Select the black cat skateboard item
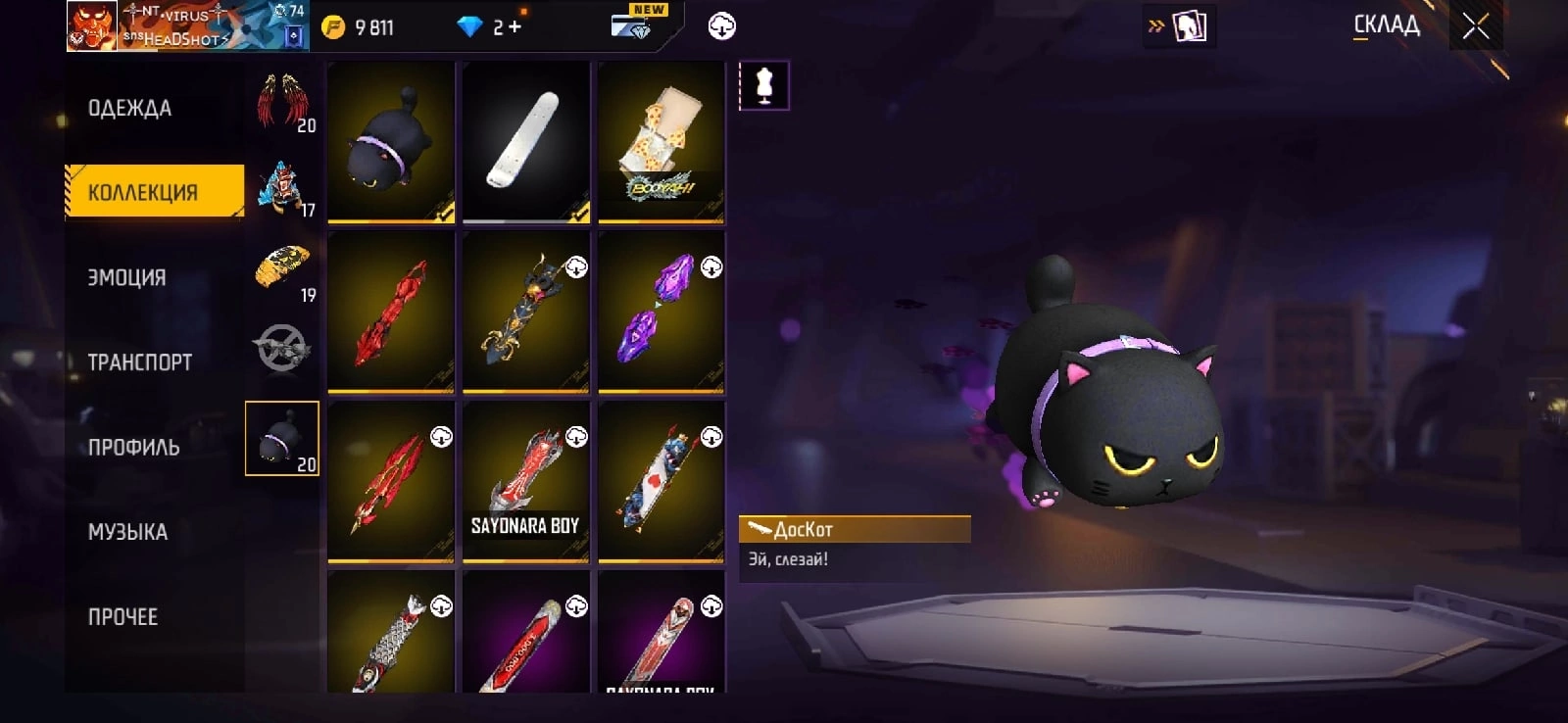Screen dimensions: 1568x723 point(391,142)
